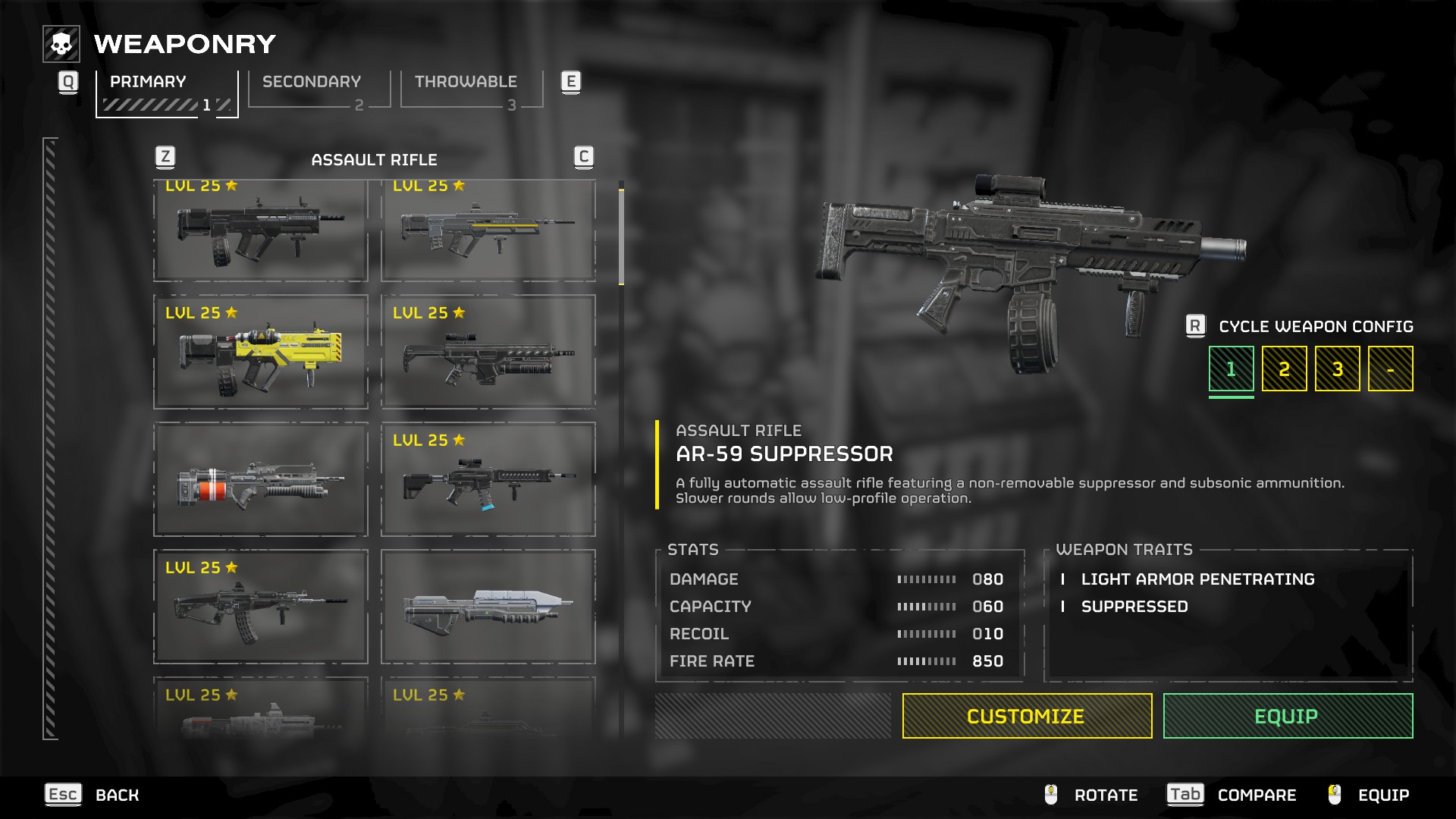The width and height of the screenshot is (1456, 819).
Task: Pick the rifle with the curved magazine
Action: (x=261, y=607)
